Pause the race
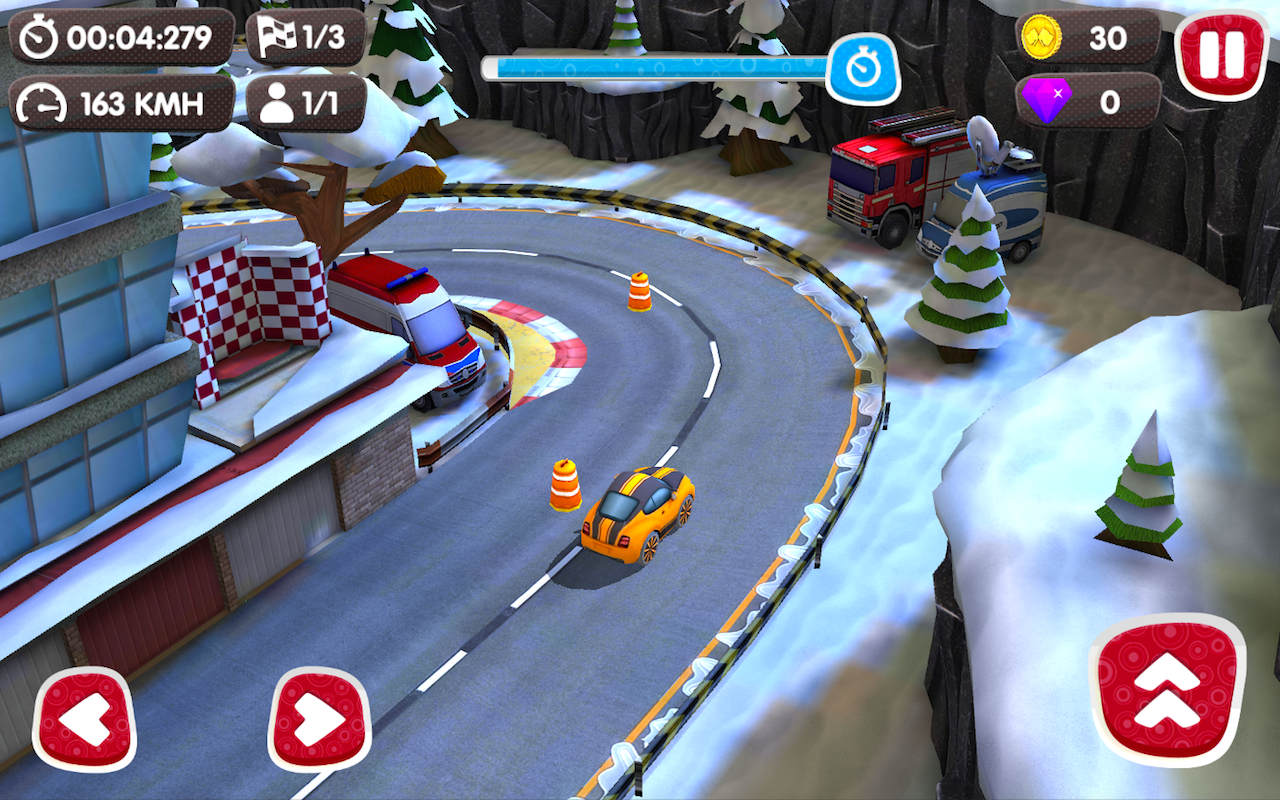Screen dimensions: 1280x800 coord(1221,53)
